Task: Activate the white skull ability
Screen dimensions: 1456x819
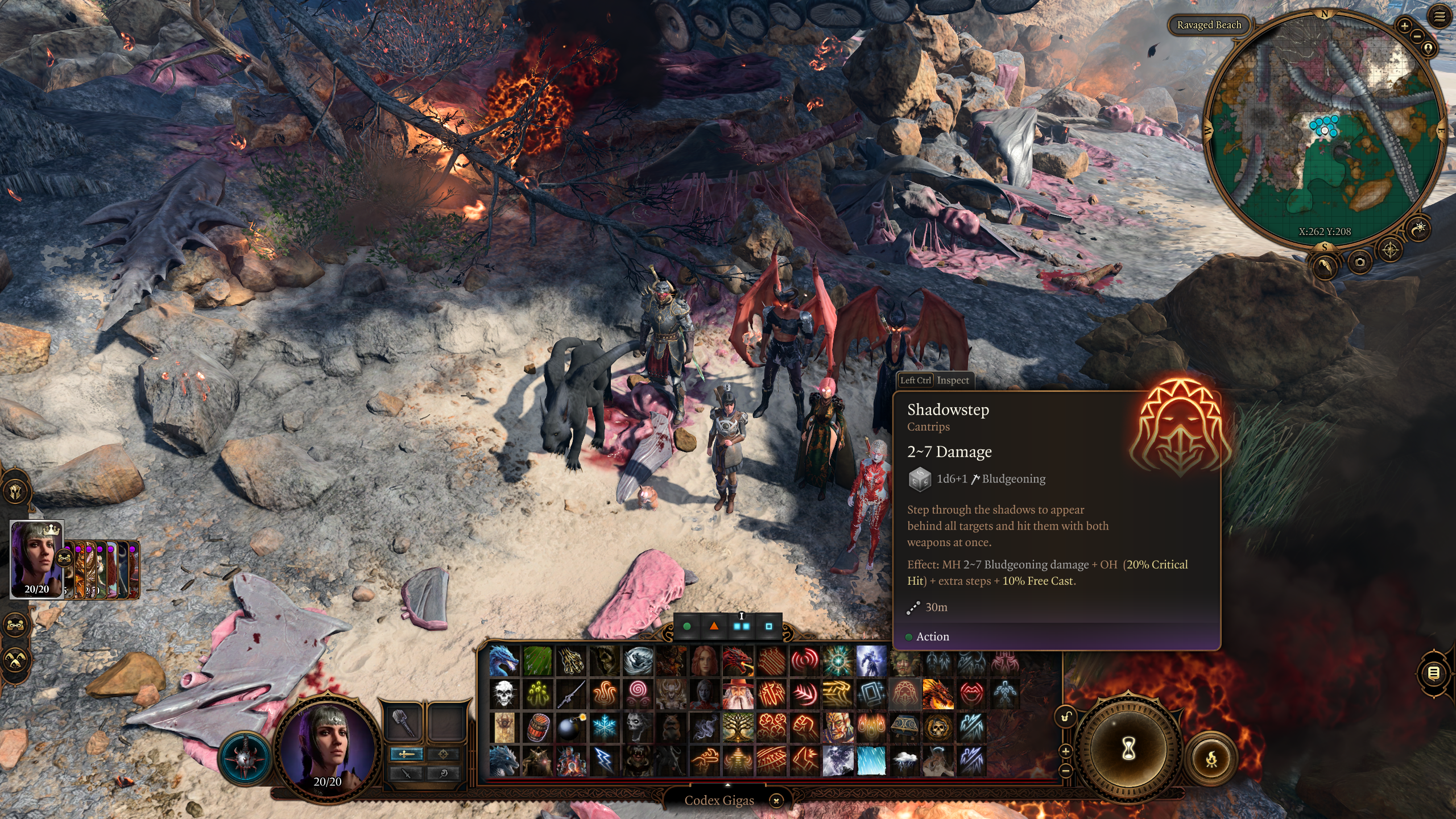Action: click(x=504, y=694)
